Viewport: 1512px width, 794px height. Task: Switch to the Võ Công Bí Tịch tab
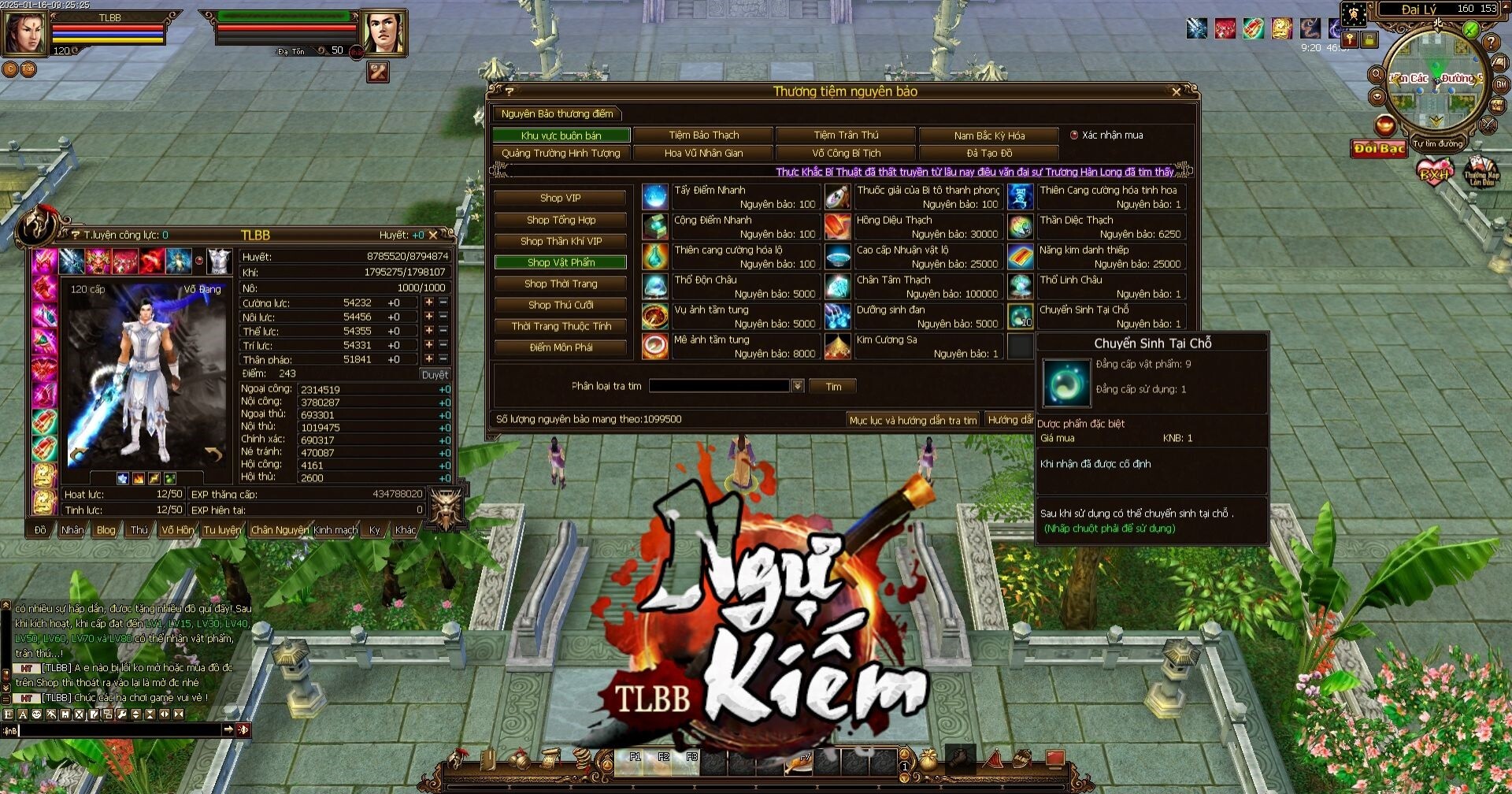846,154
